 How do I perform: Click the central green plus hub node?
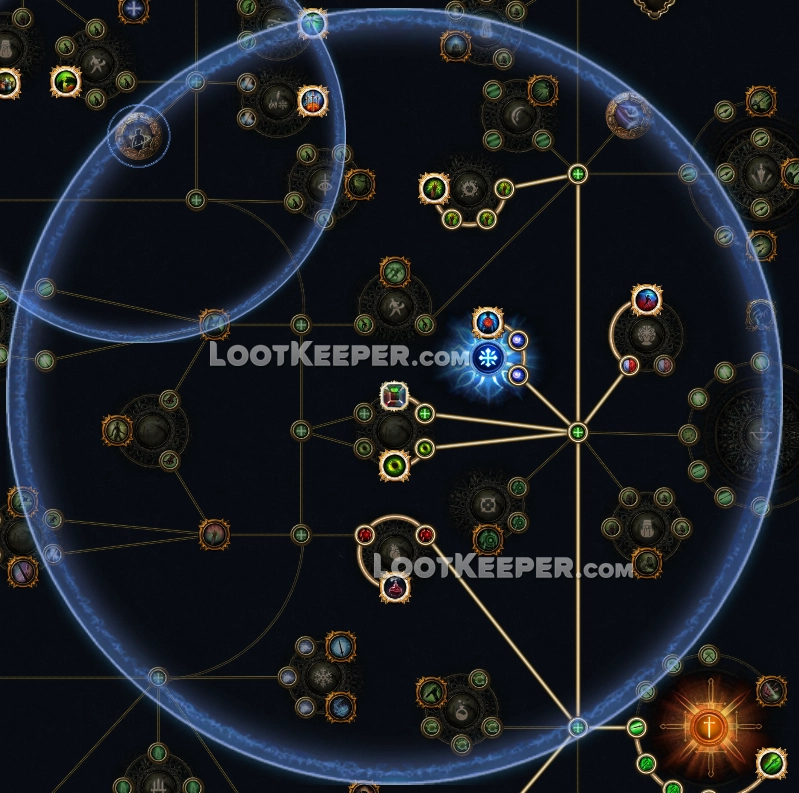pyautogui.click(x=577, y=433)
